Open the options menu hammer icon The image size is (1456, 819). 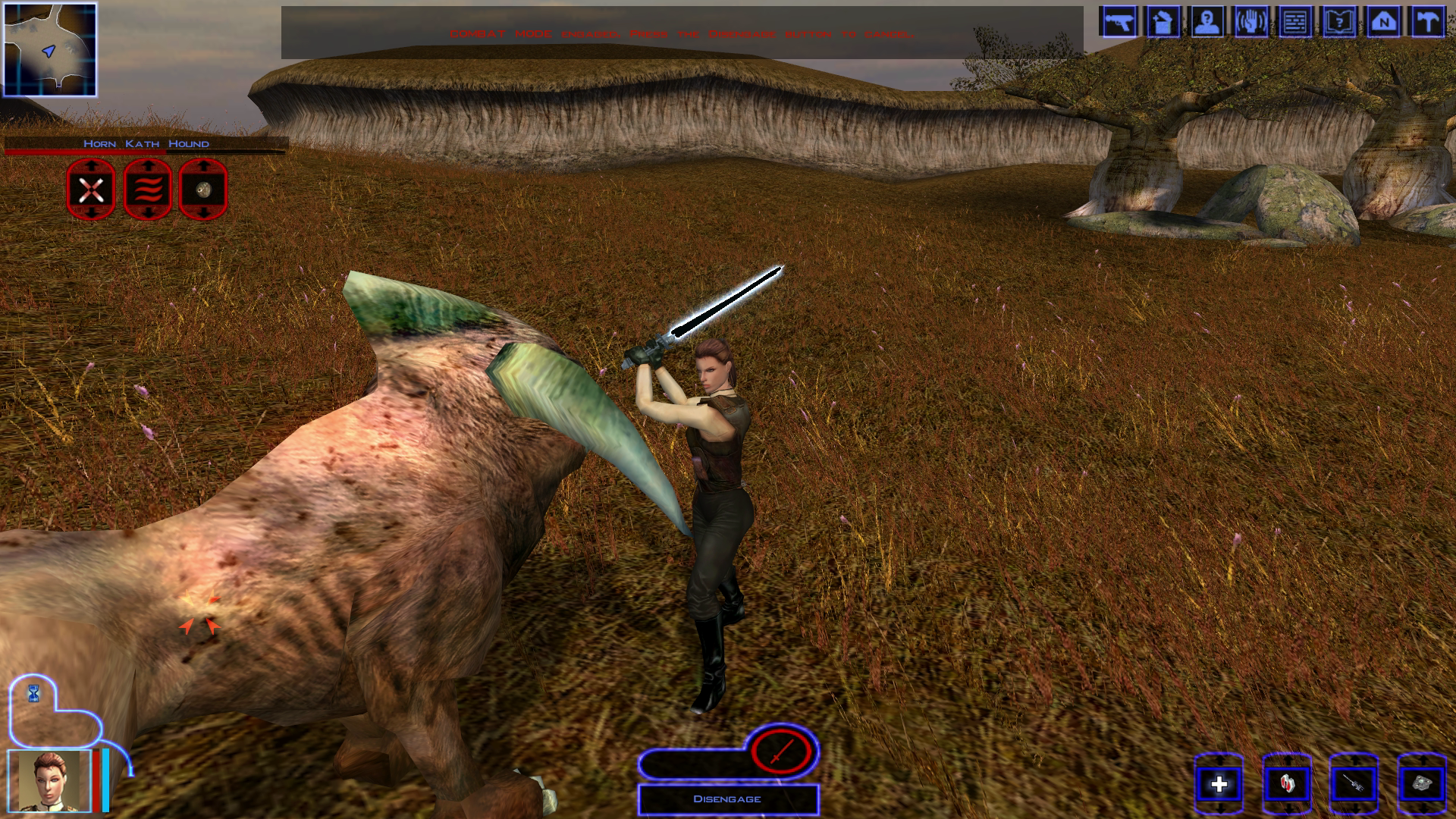point(1427,21)
